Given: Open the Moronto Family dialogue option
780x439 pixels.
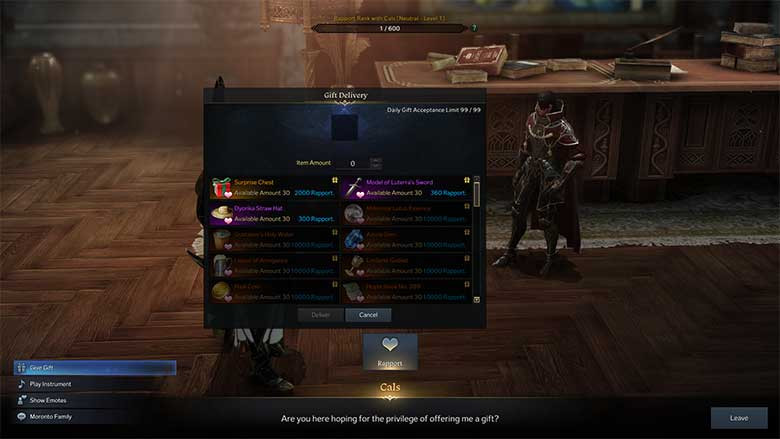Looking at the screenshot, I should click(x=95, y=416).
